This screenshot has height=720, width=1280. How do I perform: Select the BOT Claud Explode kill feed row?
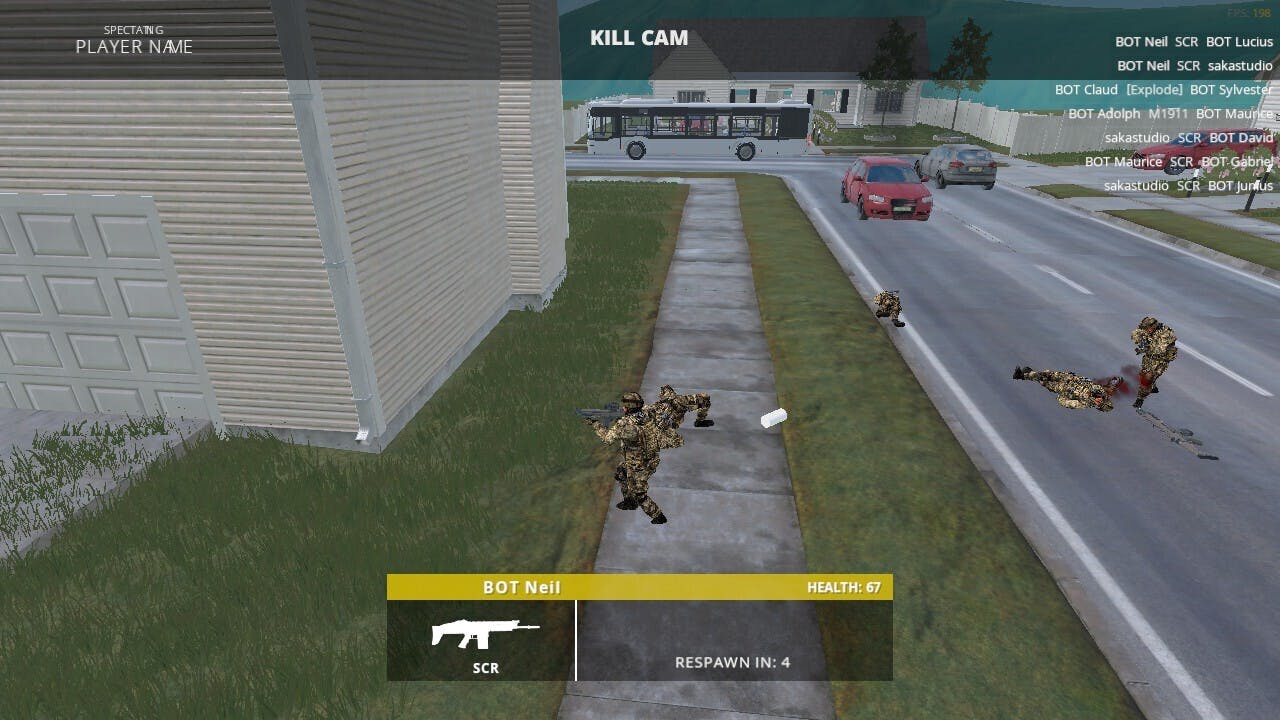click(1163, 90)
